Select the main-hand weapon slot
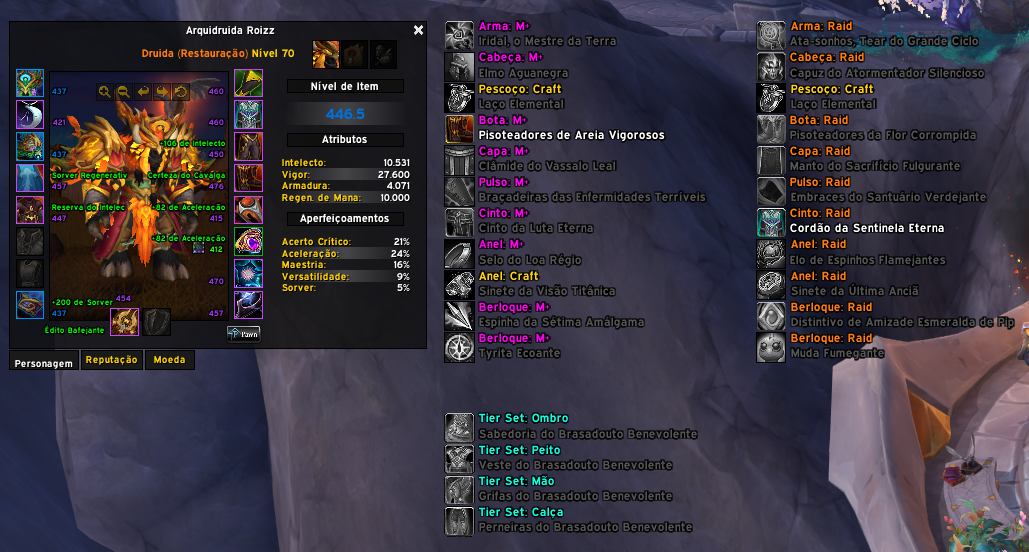 pyautogui.click(x=124, y=322)
